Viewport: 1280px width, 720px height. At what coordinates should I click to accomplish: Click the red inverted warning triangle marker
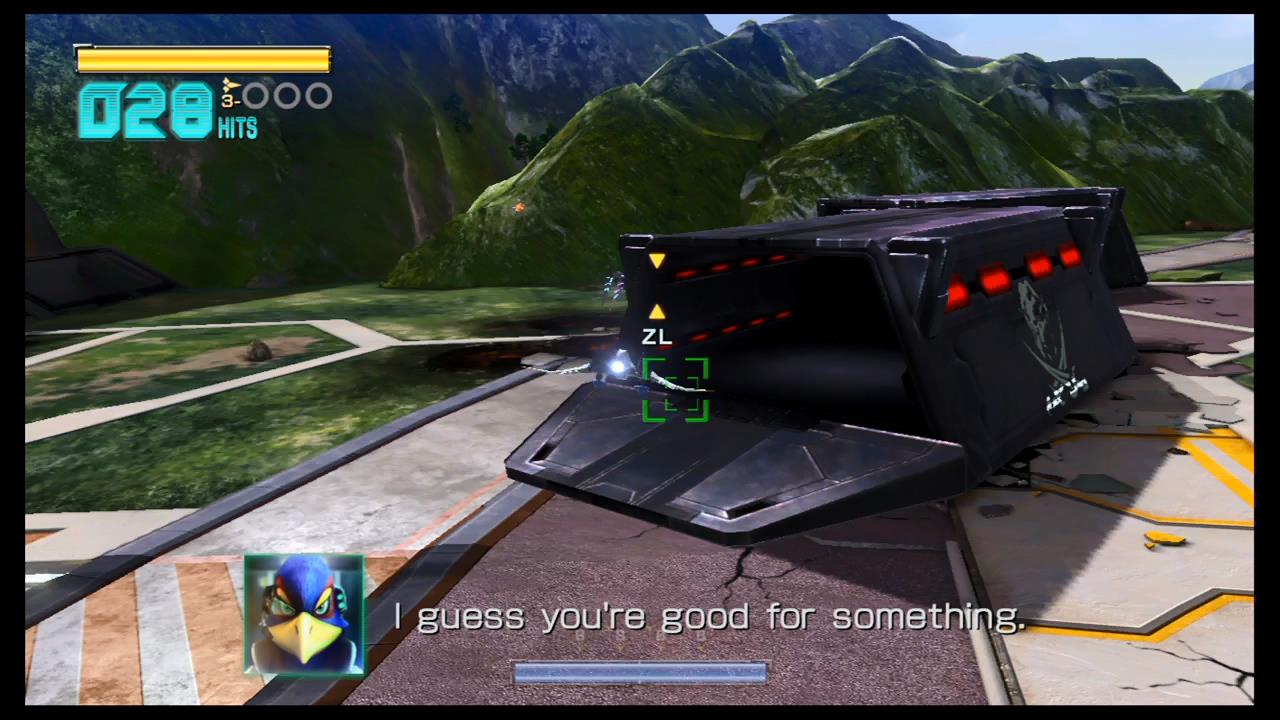pos(657,261)
